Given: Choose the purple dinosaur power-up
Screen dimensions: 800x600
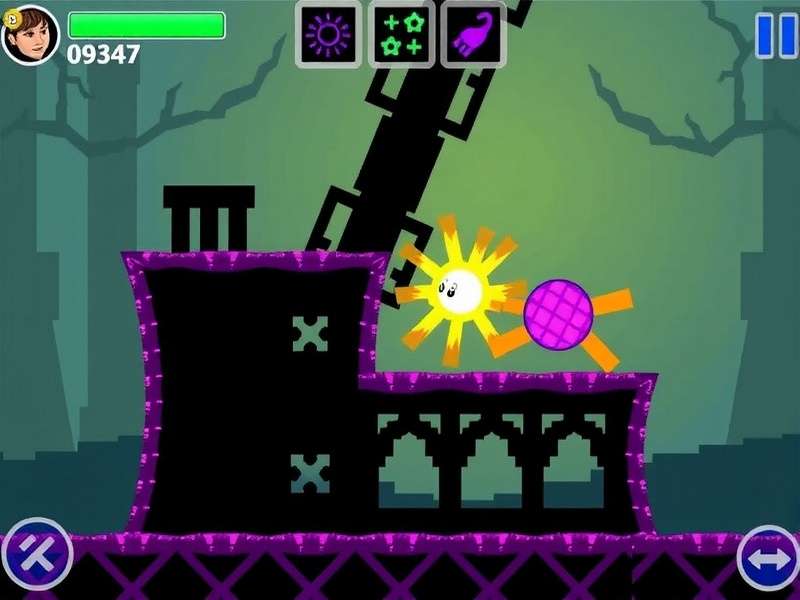Looking at the screenshot, I should (472, 35).
